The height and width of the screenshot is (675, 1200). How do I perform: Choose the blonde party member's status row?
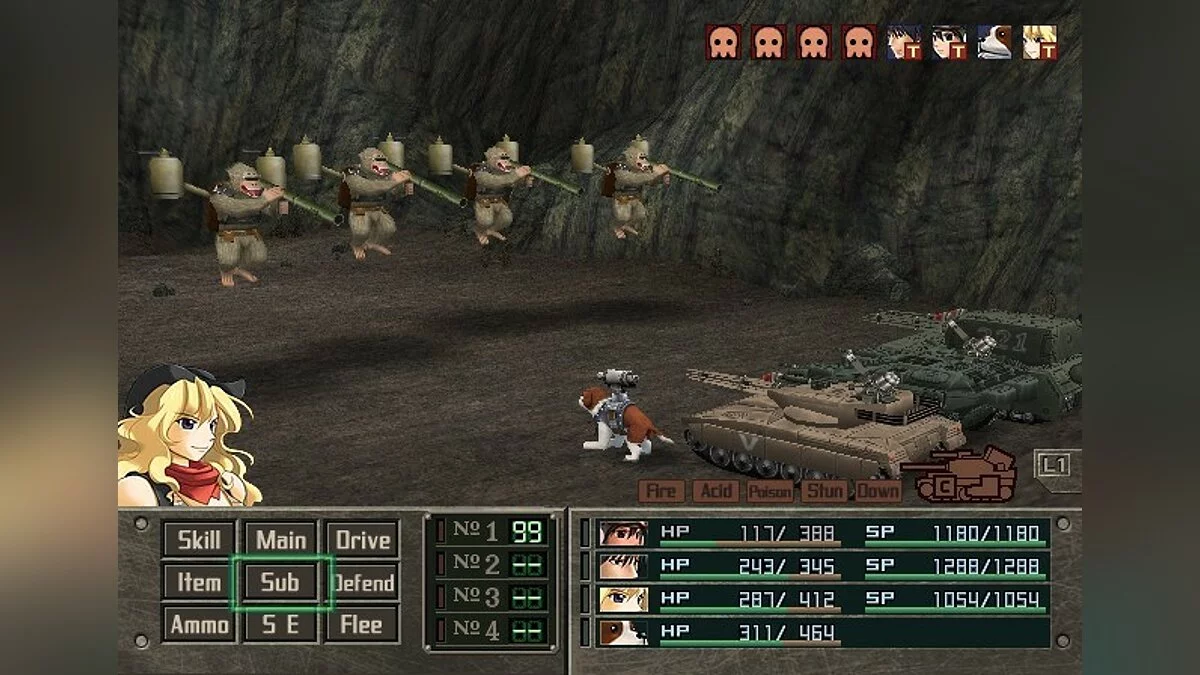[x=822, y=600]
